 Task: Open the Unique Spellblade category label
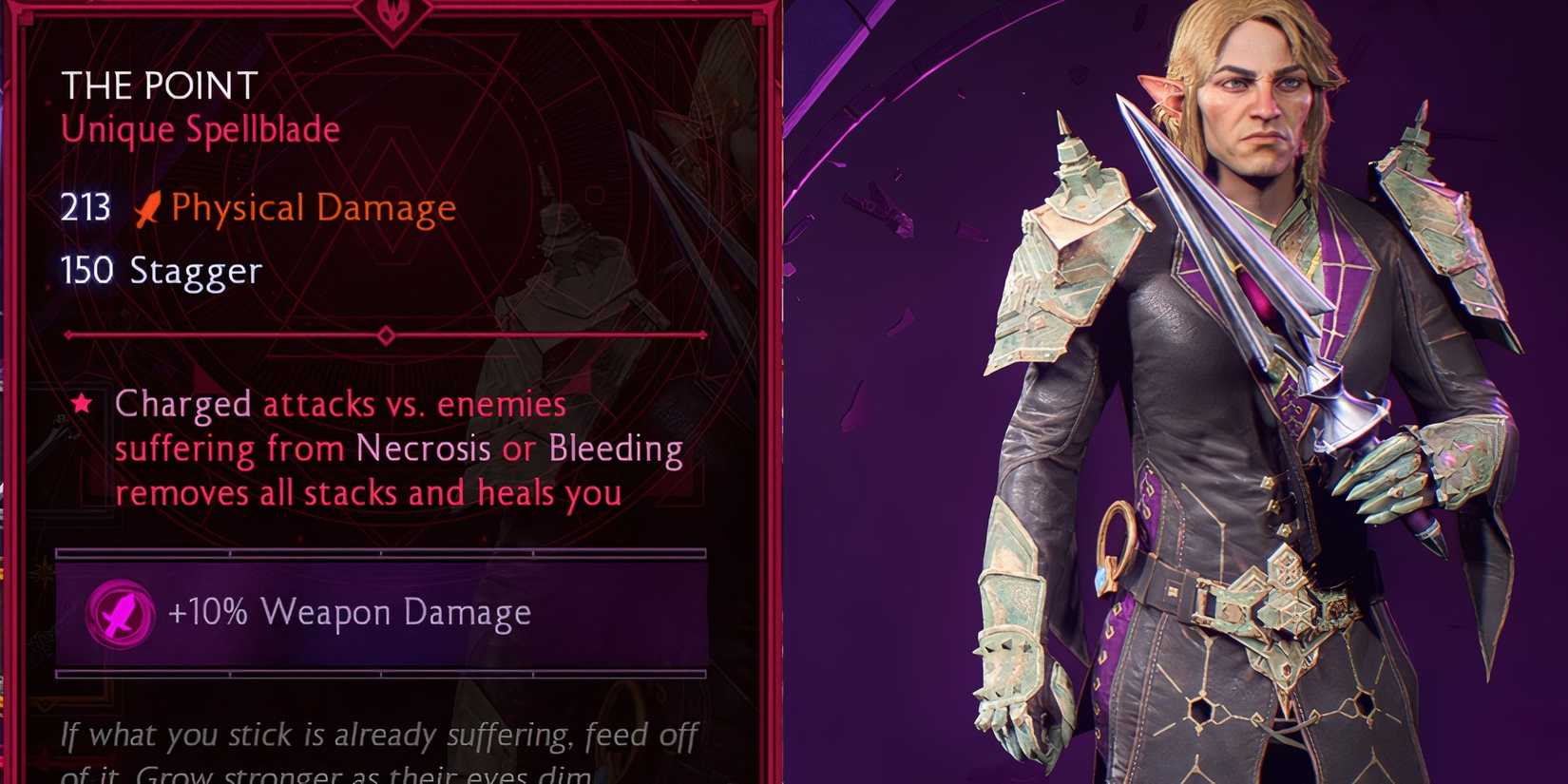coord(200,129)
